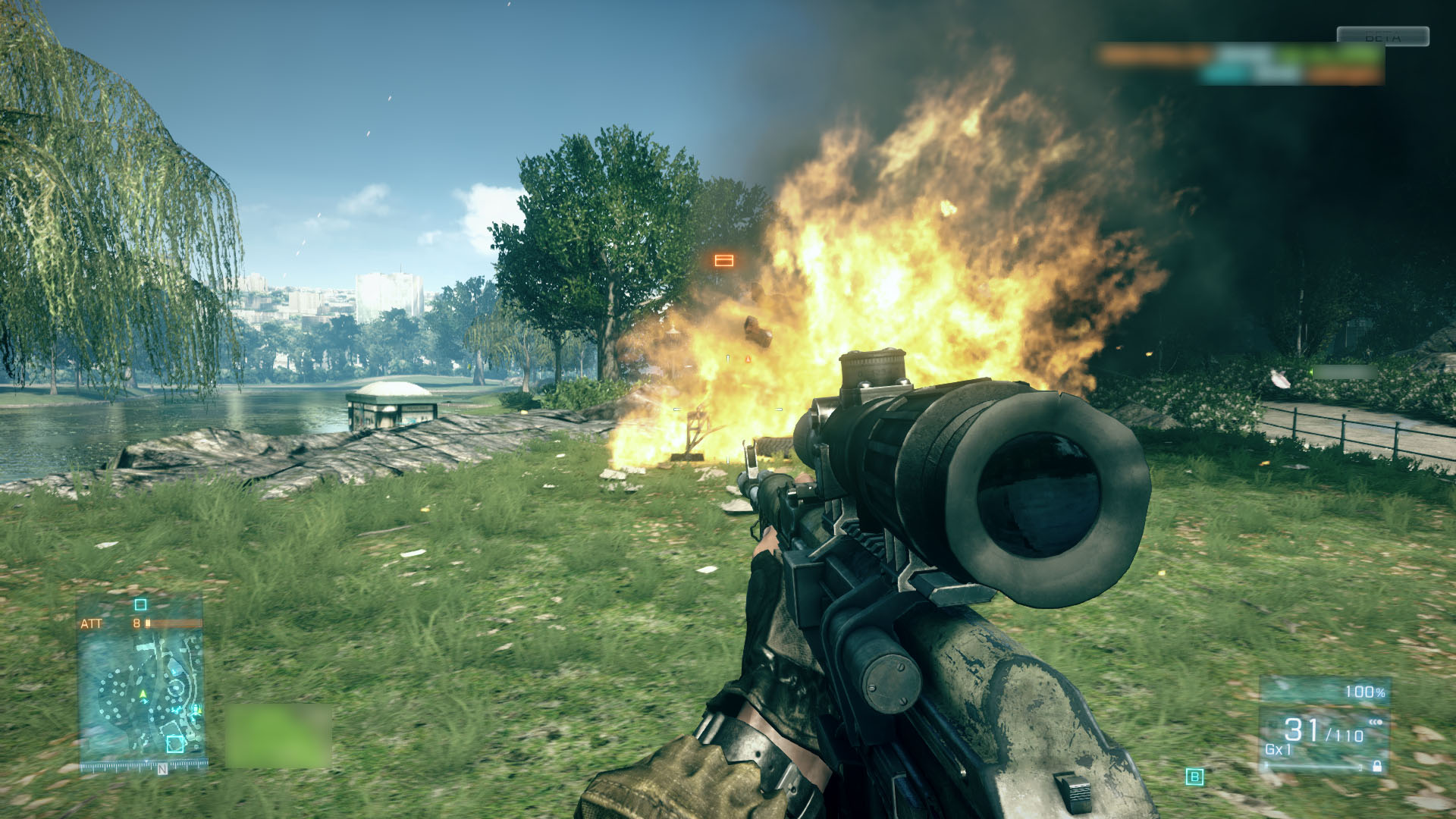Click the compass strip below the minimap
This screenshot has width=1456, height=819.
click(x=144, y=767)
